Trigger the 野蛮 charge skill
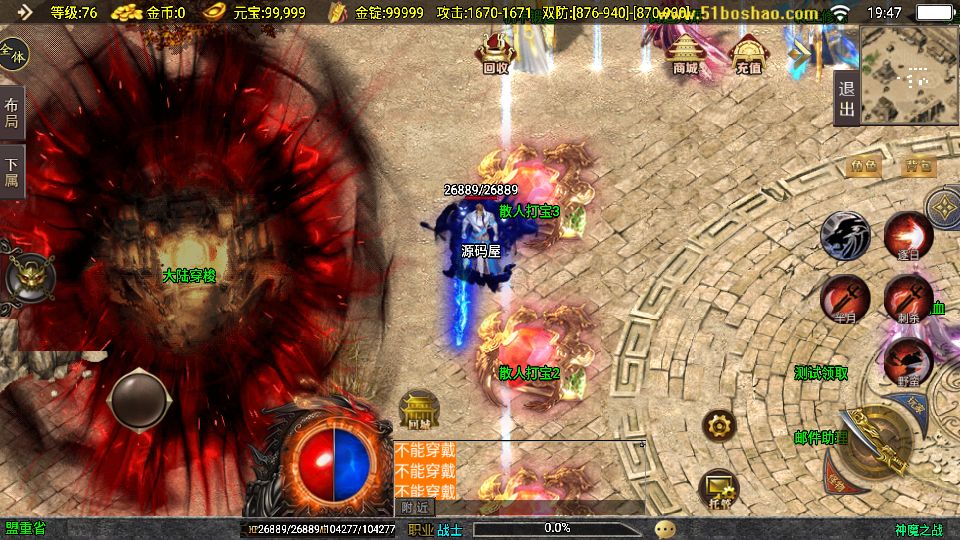The image size is (960, 540). pos(908,362)
